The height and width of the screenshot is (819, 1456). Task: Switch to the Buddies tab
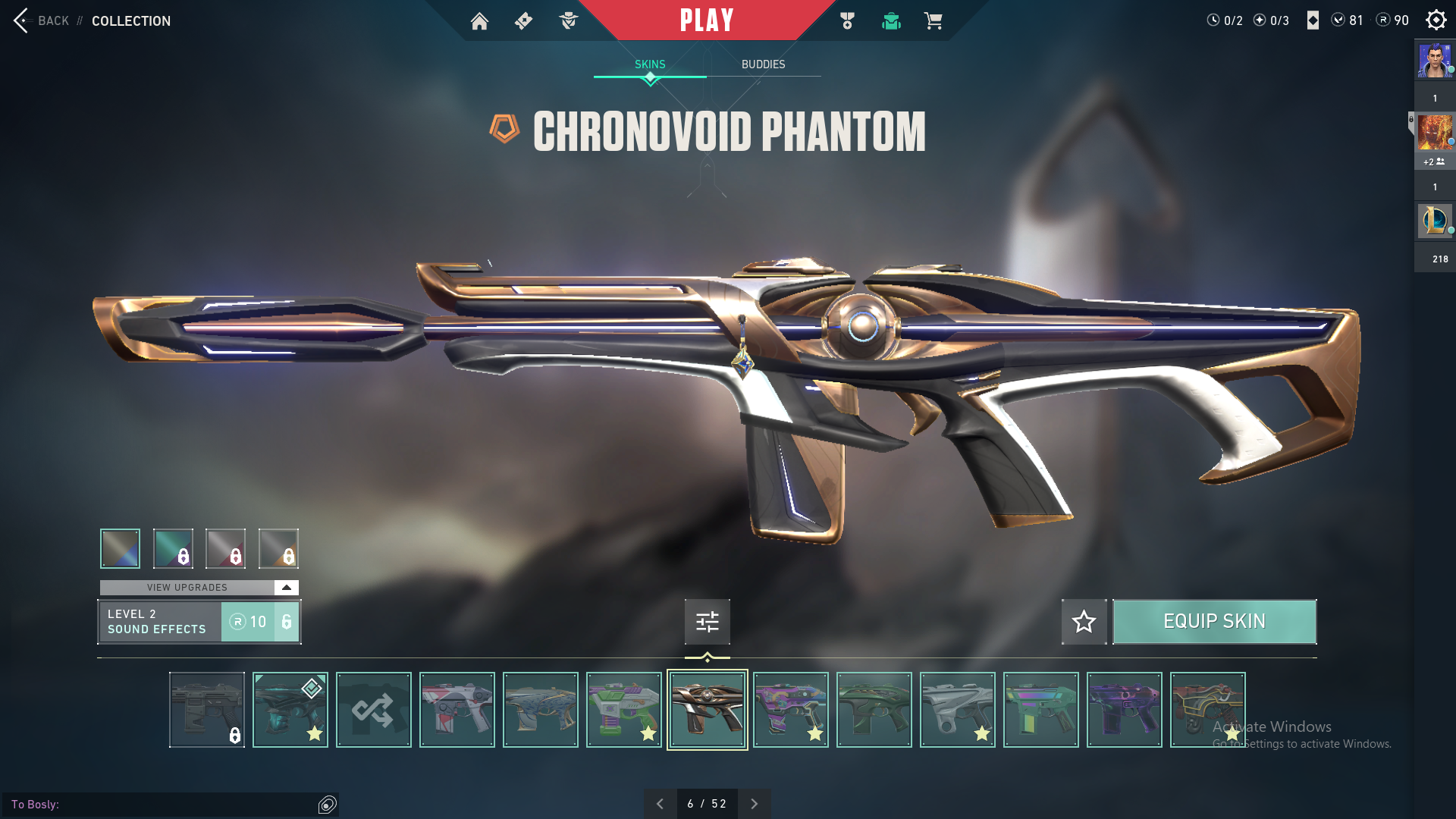763,64
